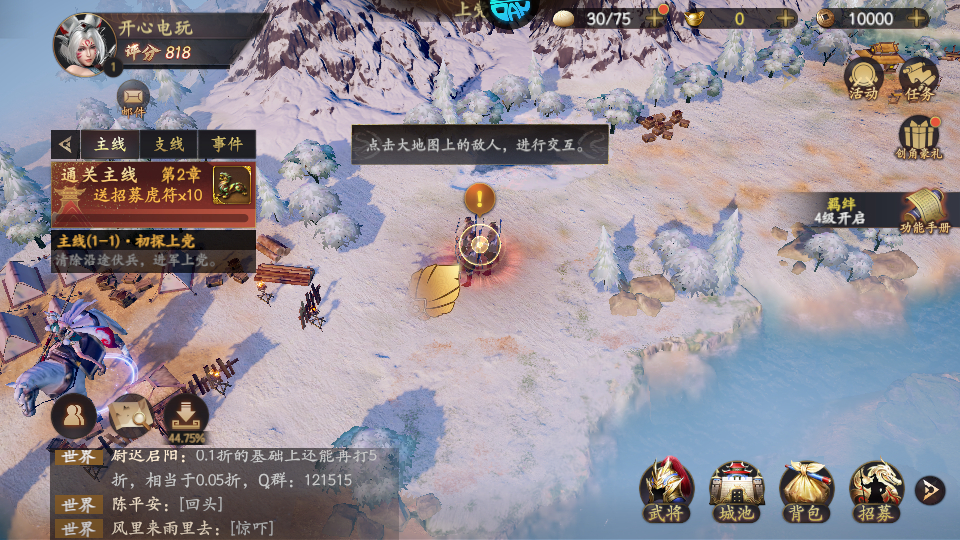The image size is (960, 540).
Task: Open the 城池 city menu
Action: [736, 490]
